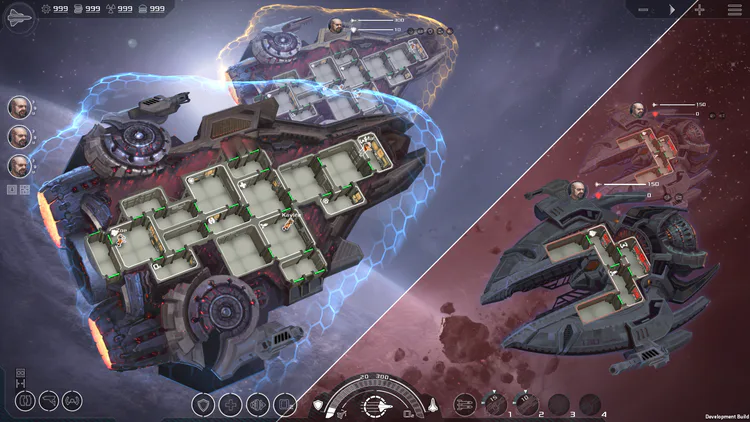The width and height of the screenshot is (750, 422).
Task: Select the bottom crew member portrait
Action: click(19, 166)
